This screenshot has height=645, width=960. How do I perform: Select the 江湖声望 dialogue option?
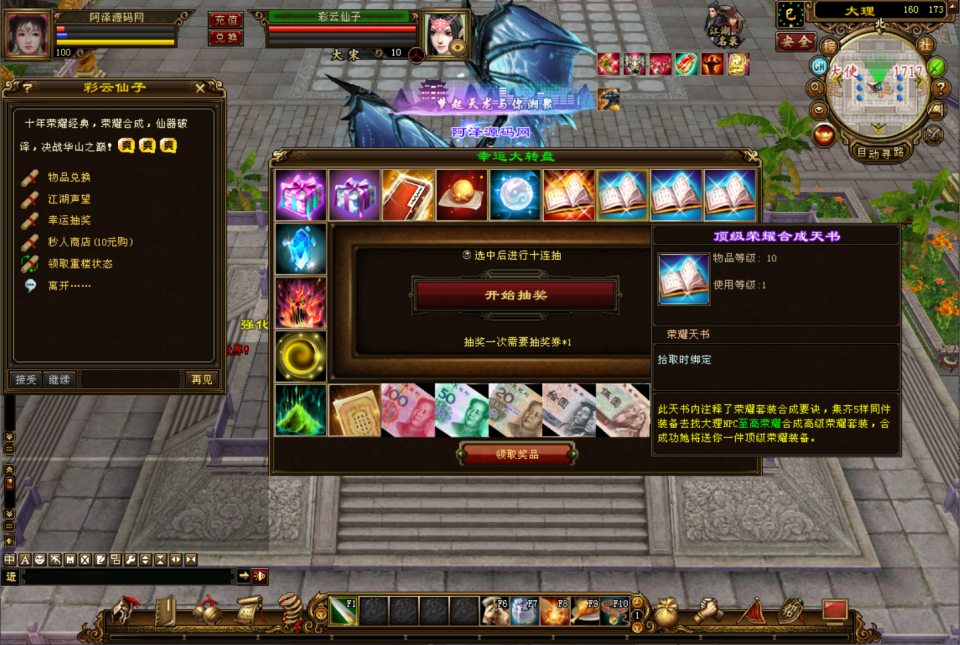click(x=68, y=198)
